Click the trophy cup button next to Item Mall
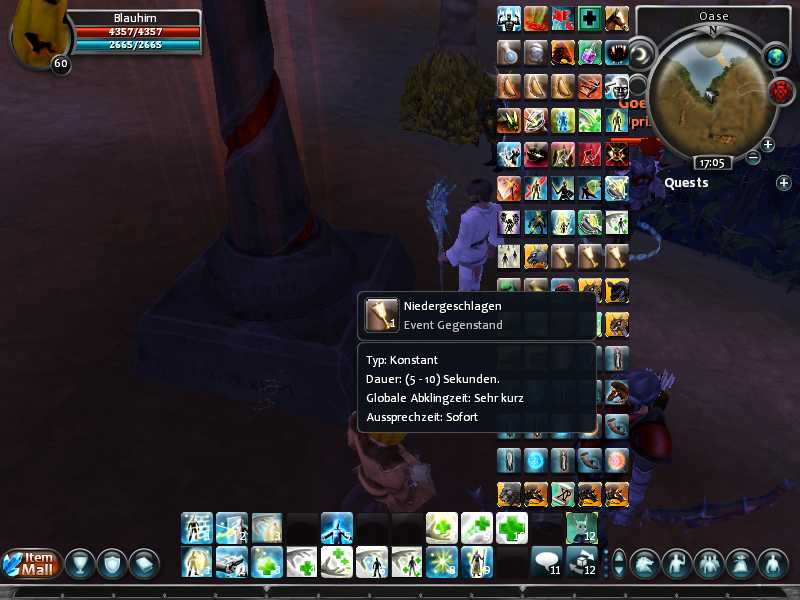 tap(80, 564)
